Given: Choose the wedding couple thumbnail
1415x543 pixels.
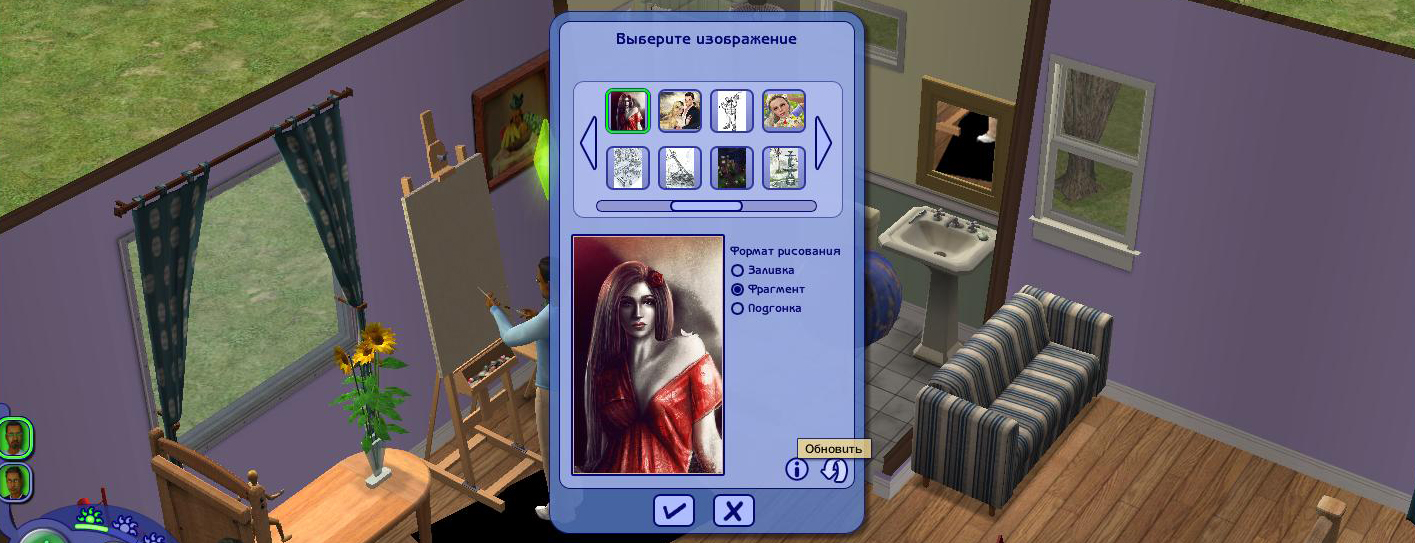Looking at the screenshot, I should [x=680, y=111].
